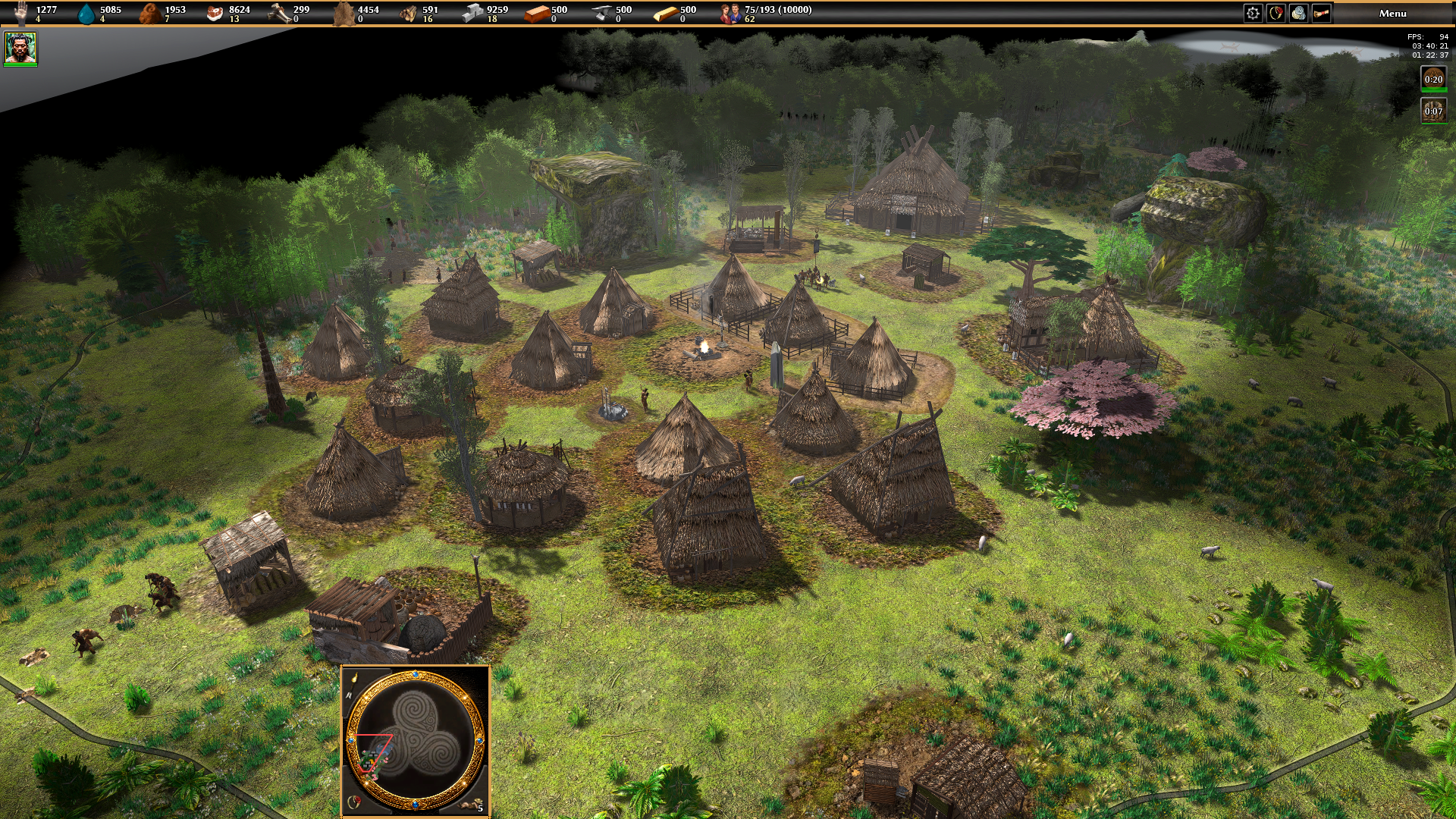Click the queue item showing 0:20
1456x819 pixels.
tap(1432, 79)
